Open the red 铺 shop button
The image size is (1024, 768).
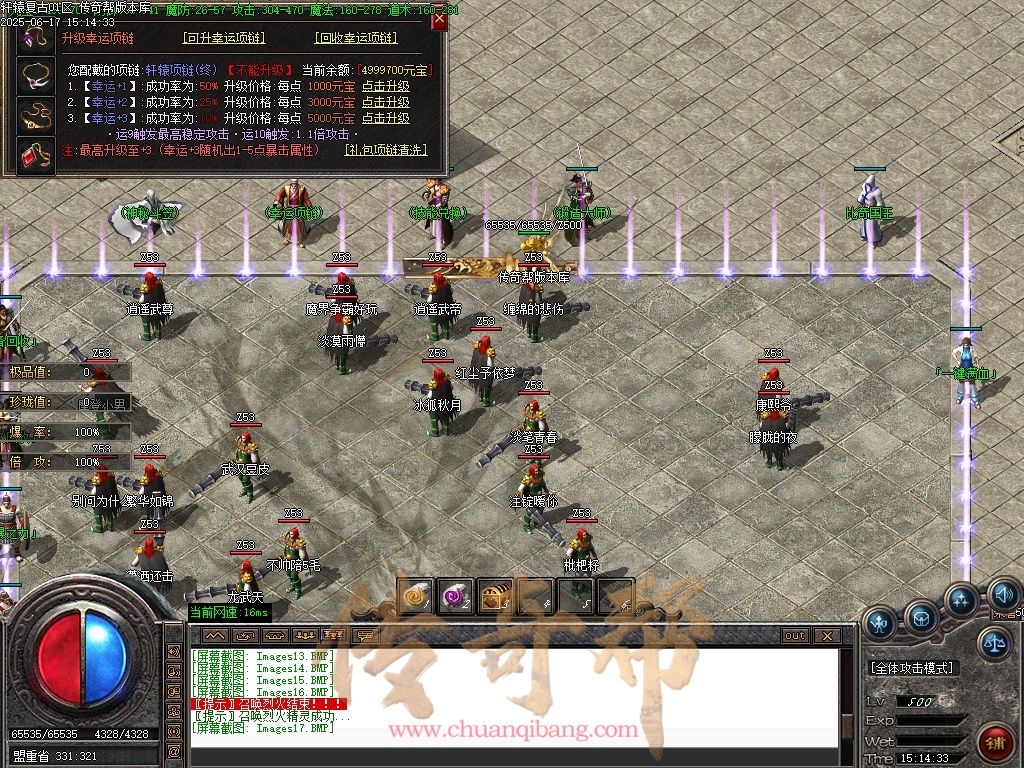[x=995, y=744]
